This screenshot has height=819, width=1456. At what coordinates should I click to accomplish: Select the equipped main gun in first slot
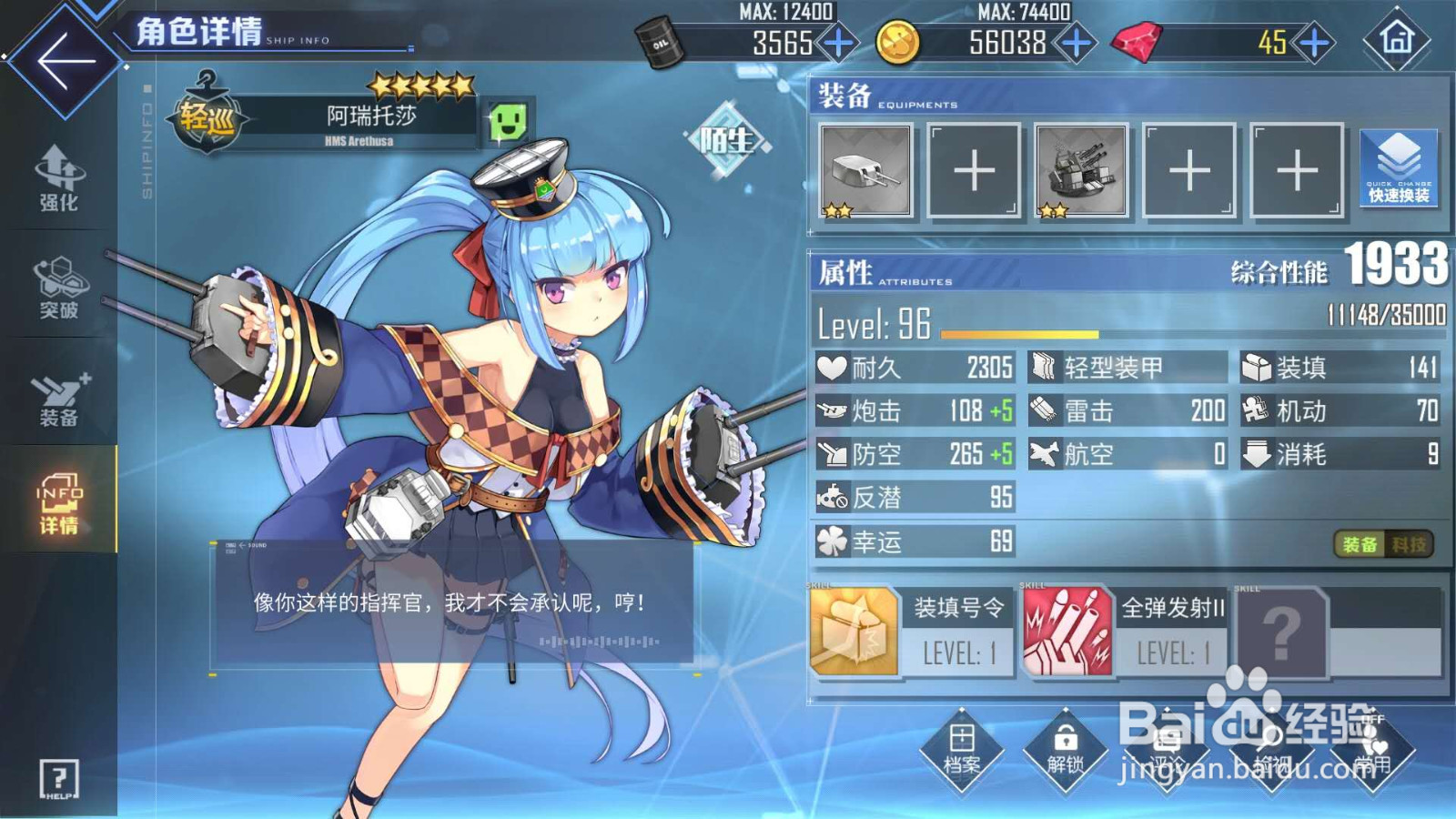[x=866, y=172]
